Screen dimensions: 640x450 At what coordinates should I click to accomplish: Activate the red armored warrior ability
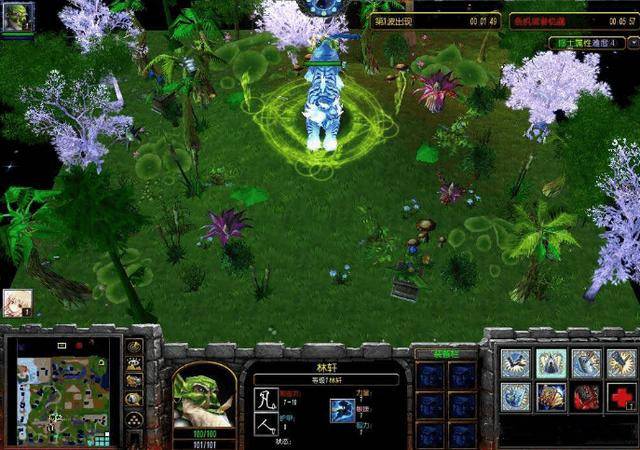586,397
